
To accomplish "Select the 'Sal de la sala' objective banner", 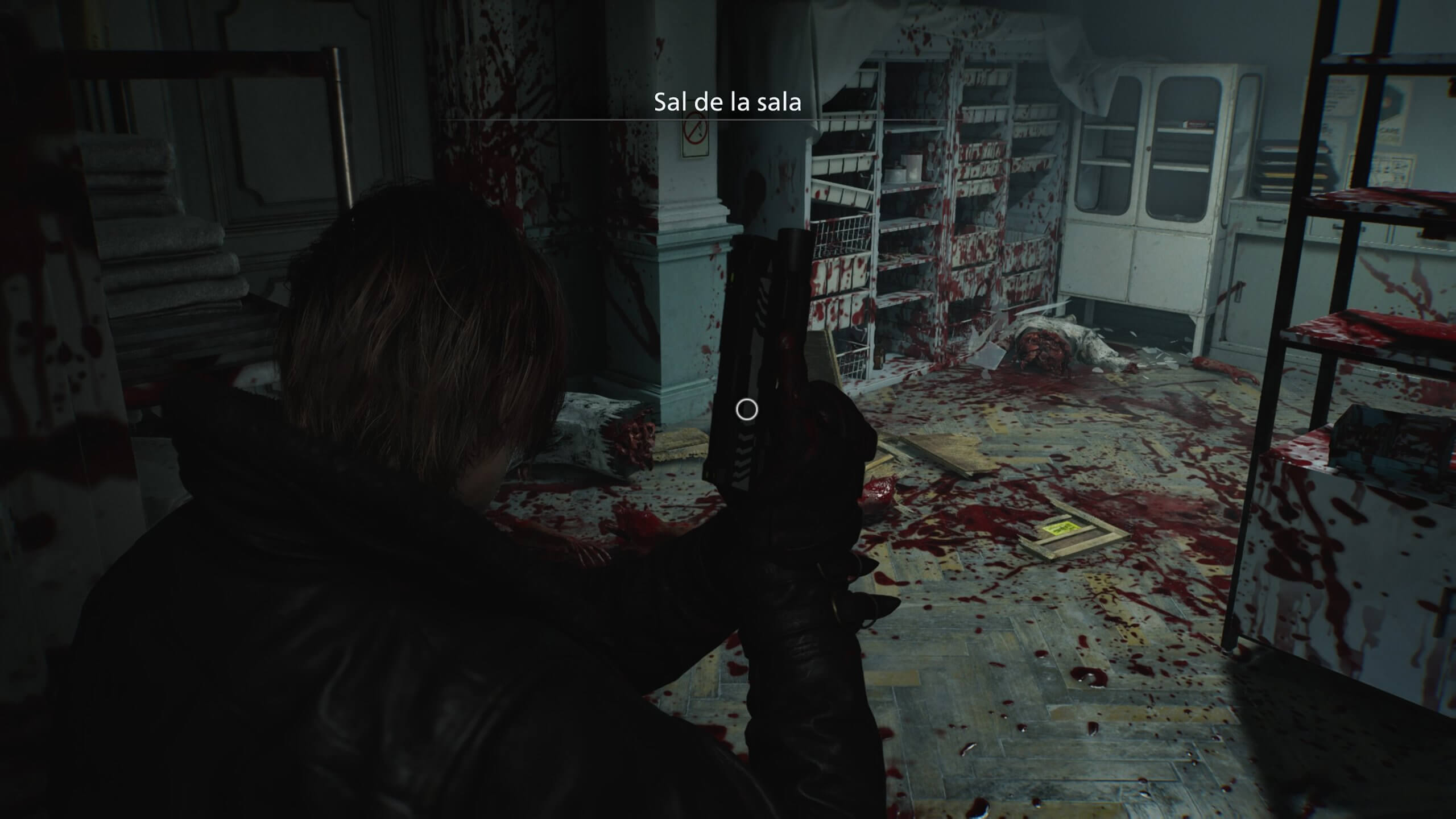I will point(727,102).
